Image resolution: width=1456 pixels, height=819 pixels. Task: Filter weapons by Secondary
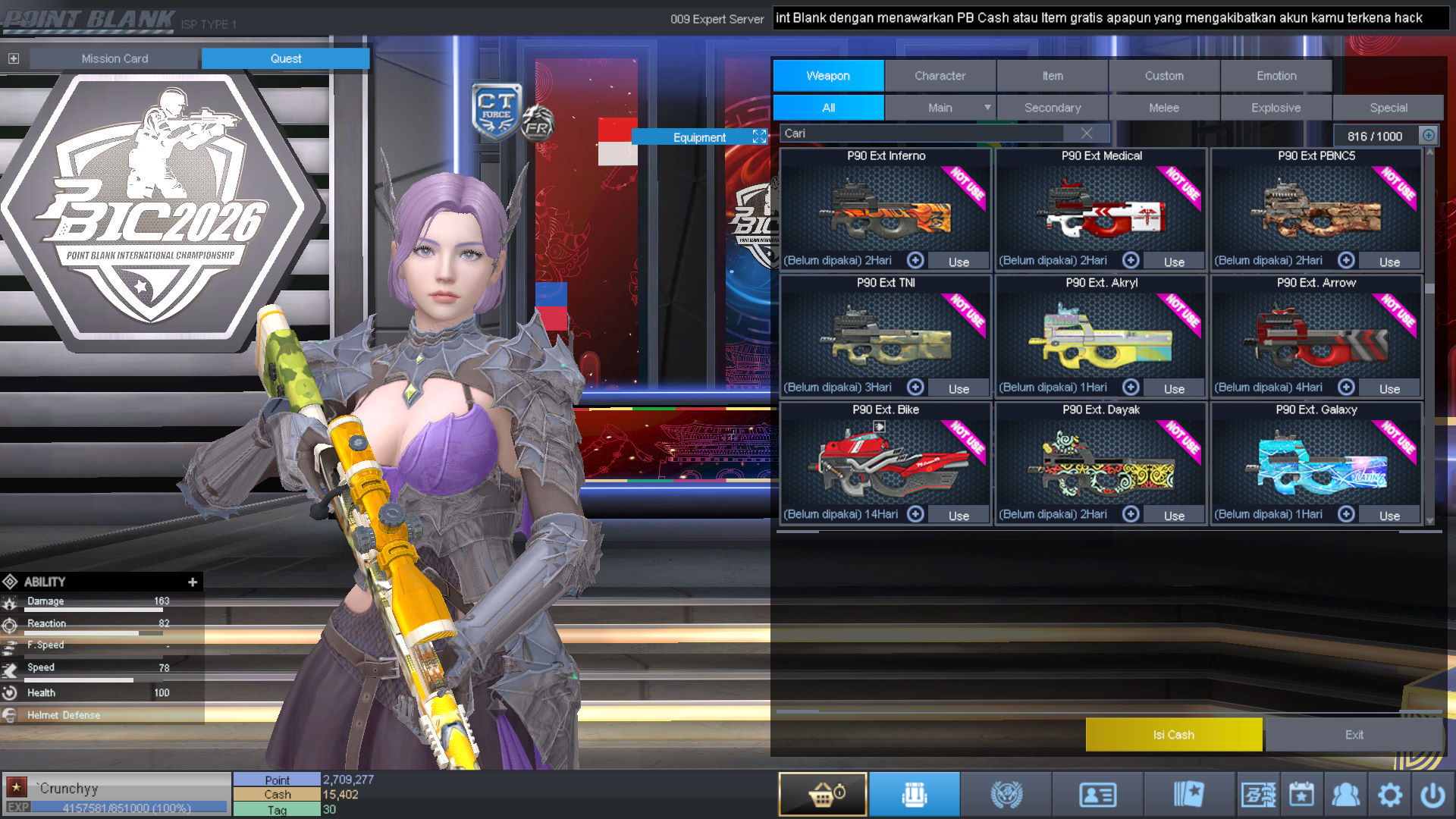tap(1052, 108)
